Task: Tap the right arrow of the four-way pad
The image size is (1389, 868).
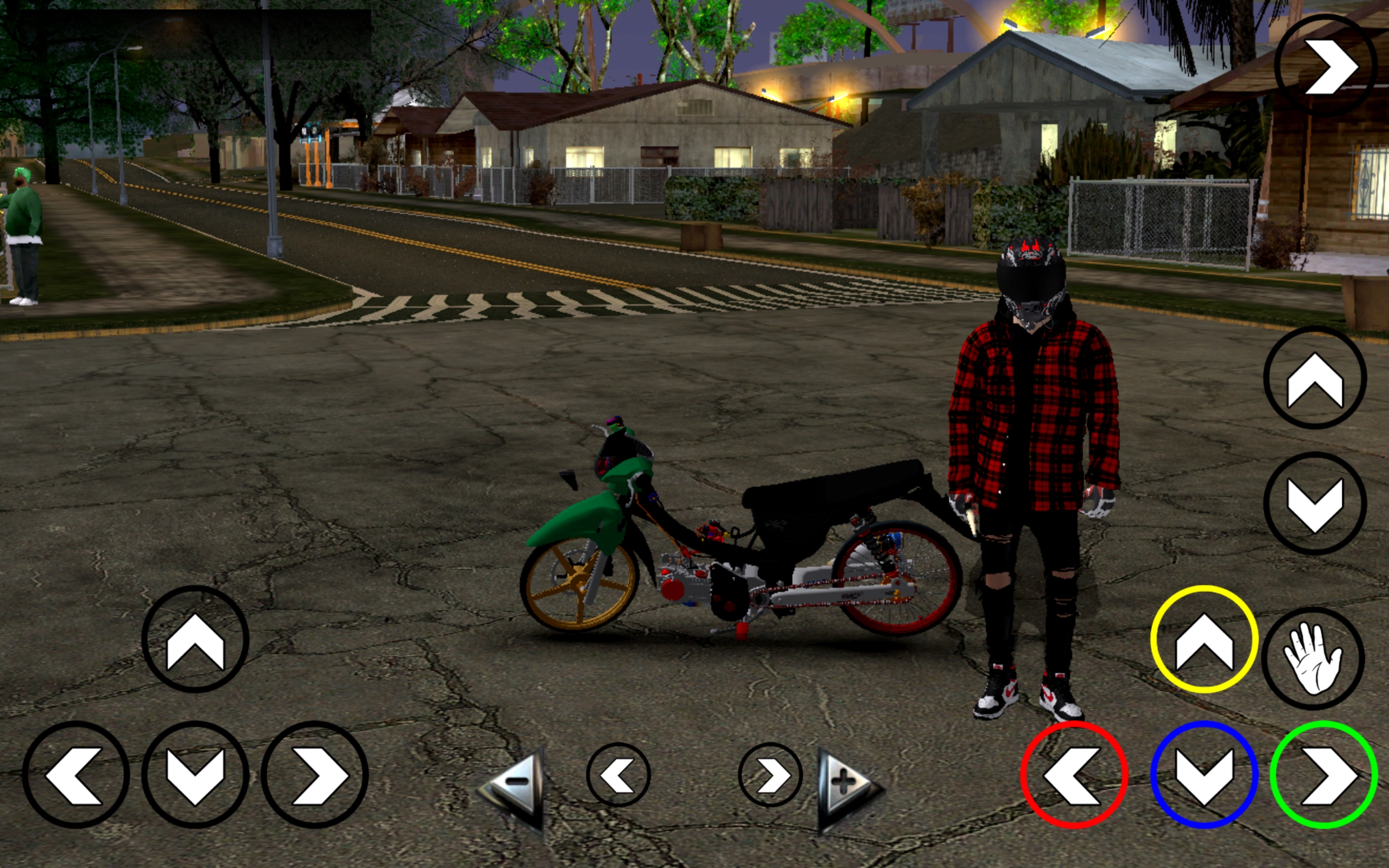Action: (315, 775)
